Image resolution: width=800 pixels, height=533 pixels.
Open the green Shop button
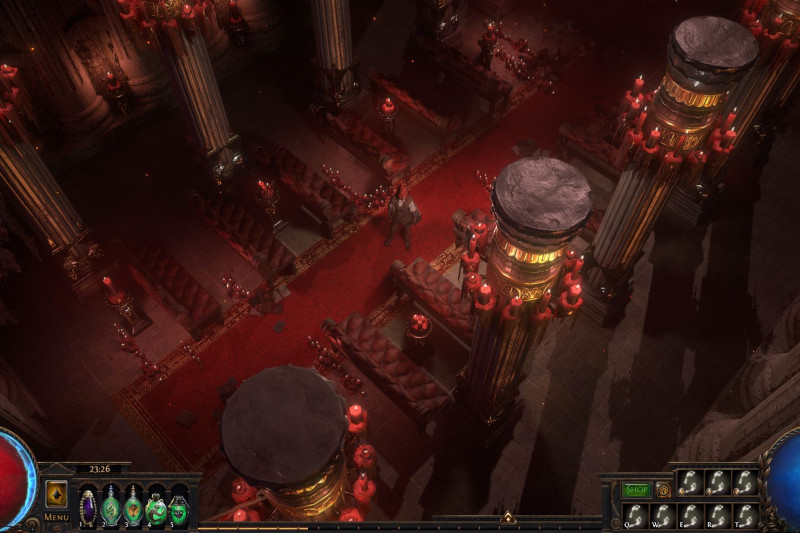[x=637, y=490]
